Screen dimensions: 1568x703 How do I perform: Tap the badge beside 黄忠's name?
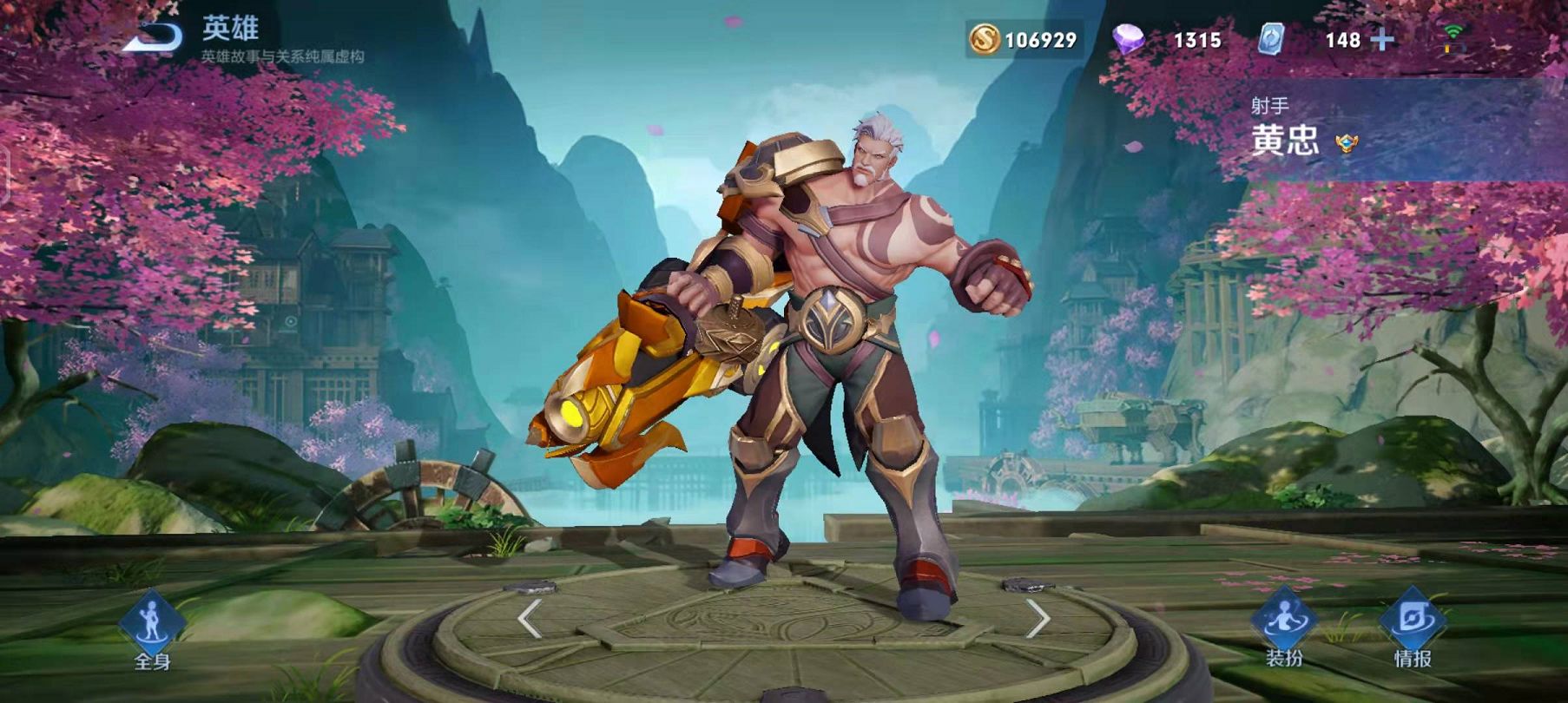(x=1347, y=143)
